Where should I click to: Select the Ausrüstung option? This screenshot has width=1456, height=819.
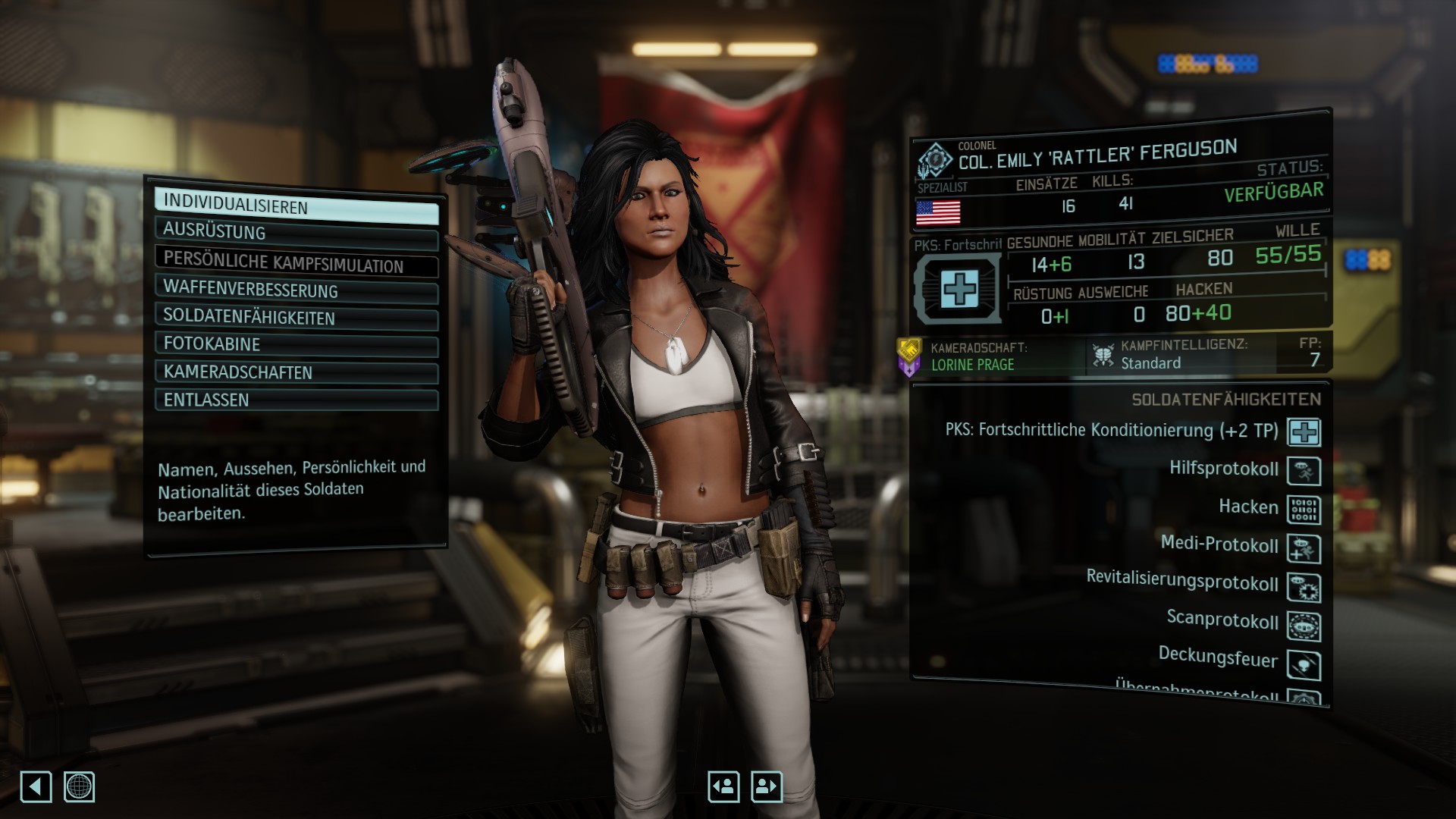pos(296,233)
